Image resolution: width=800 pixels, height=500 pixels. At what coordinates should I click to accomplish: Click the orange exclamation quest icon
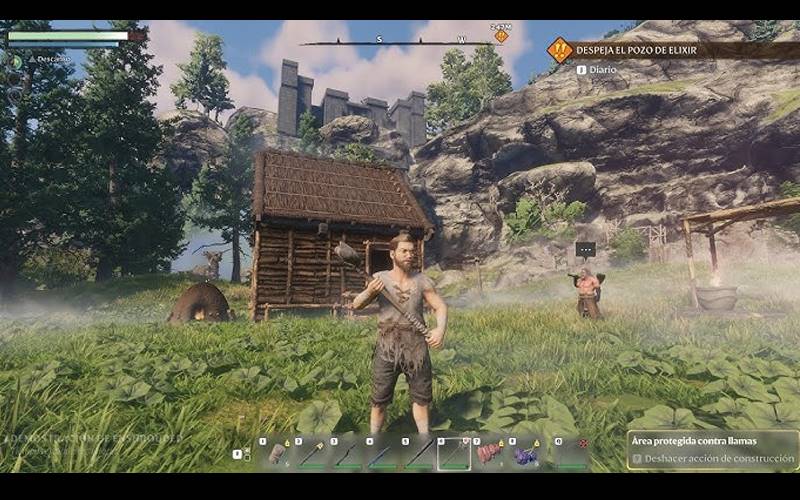pos(560,49)
